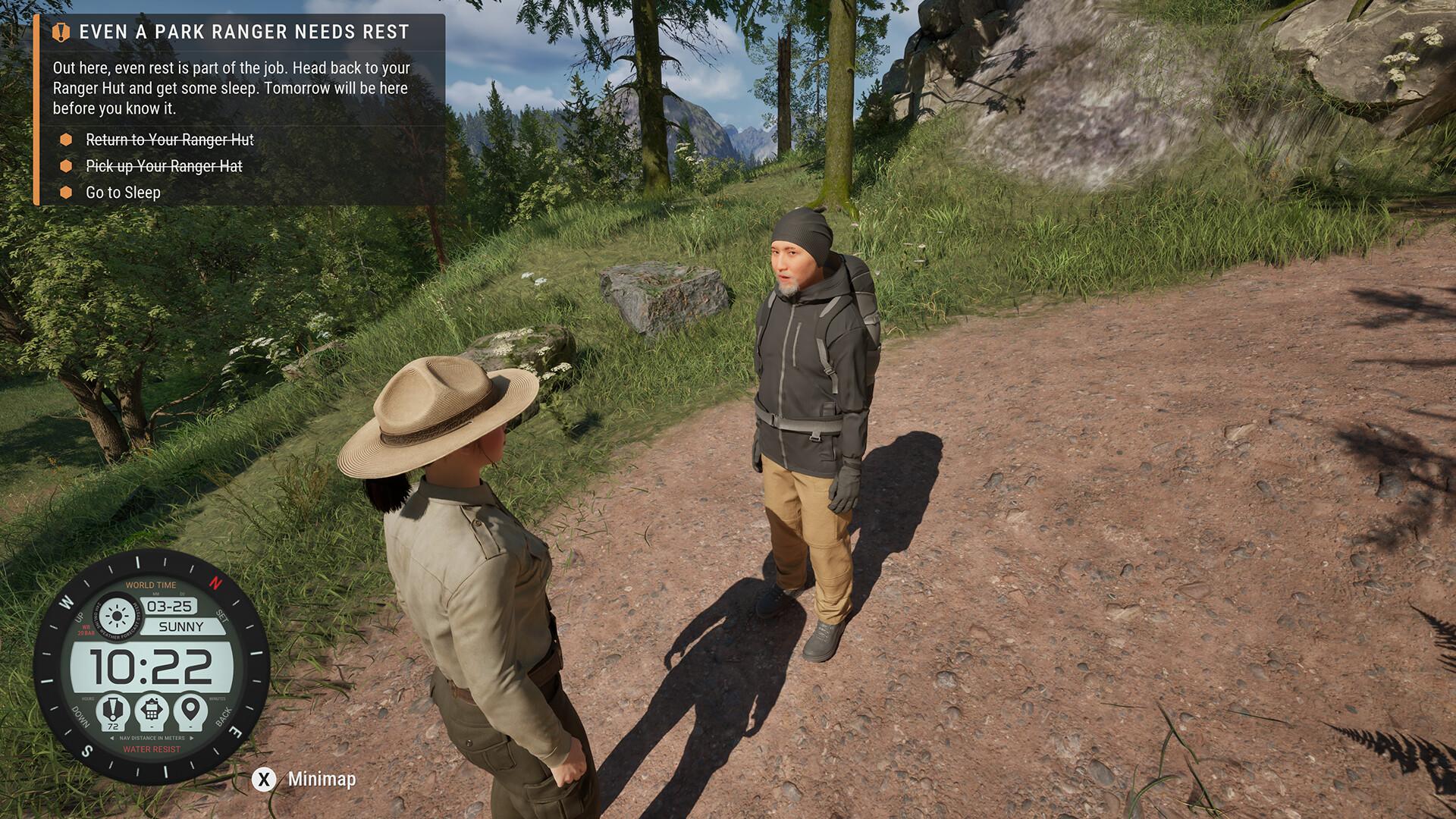Click the 03-25 date display on the watch
Viewport: 1456px width, 819px height.
click(x=170, y=606)
